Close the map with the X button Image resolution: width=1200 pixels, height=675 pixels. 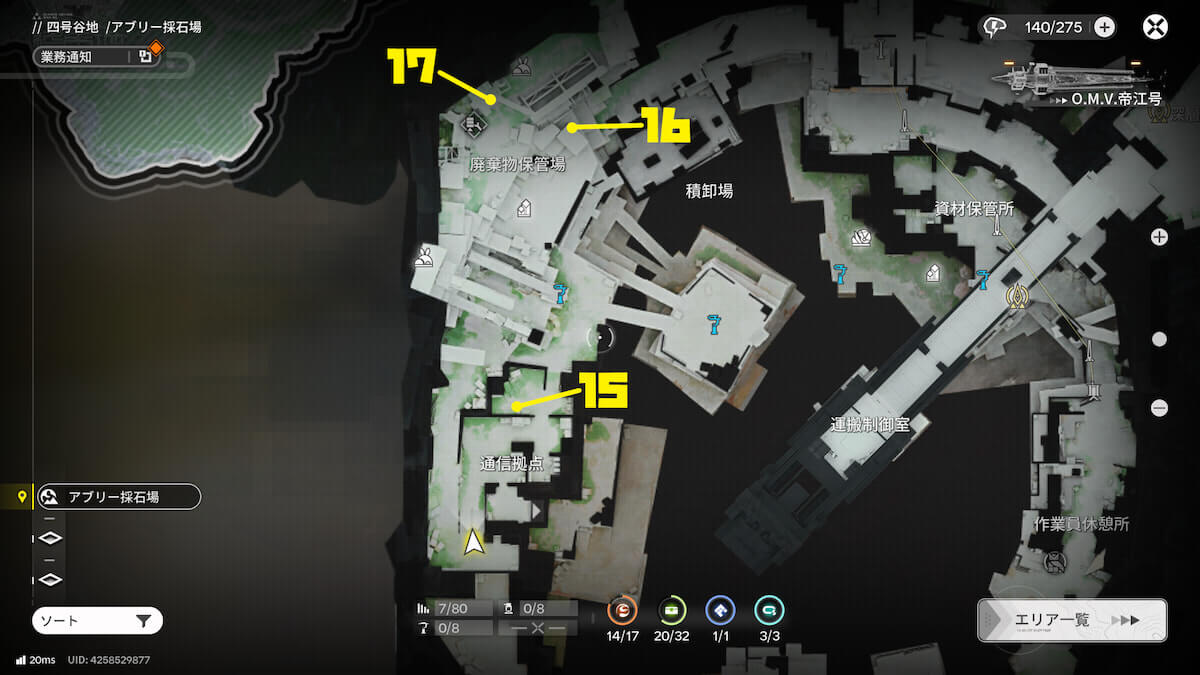coord(1155,27)
